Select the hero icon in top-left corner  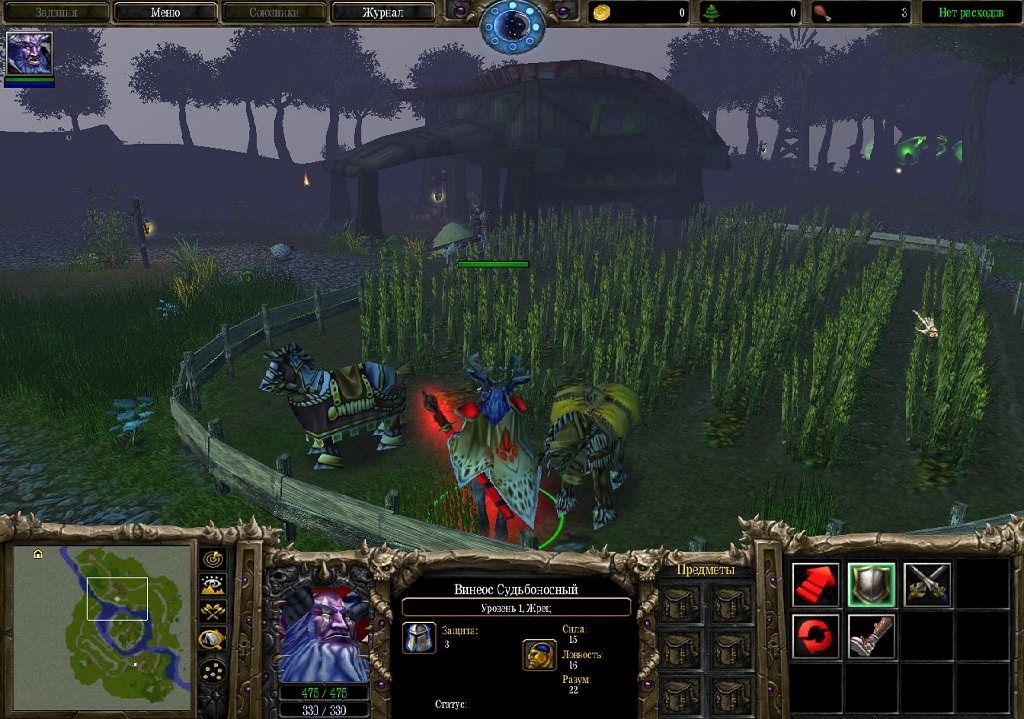(29, 53)
